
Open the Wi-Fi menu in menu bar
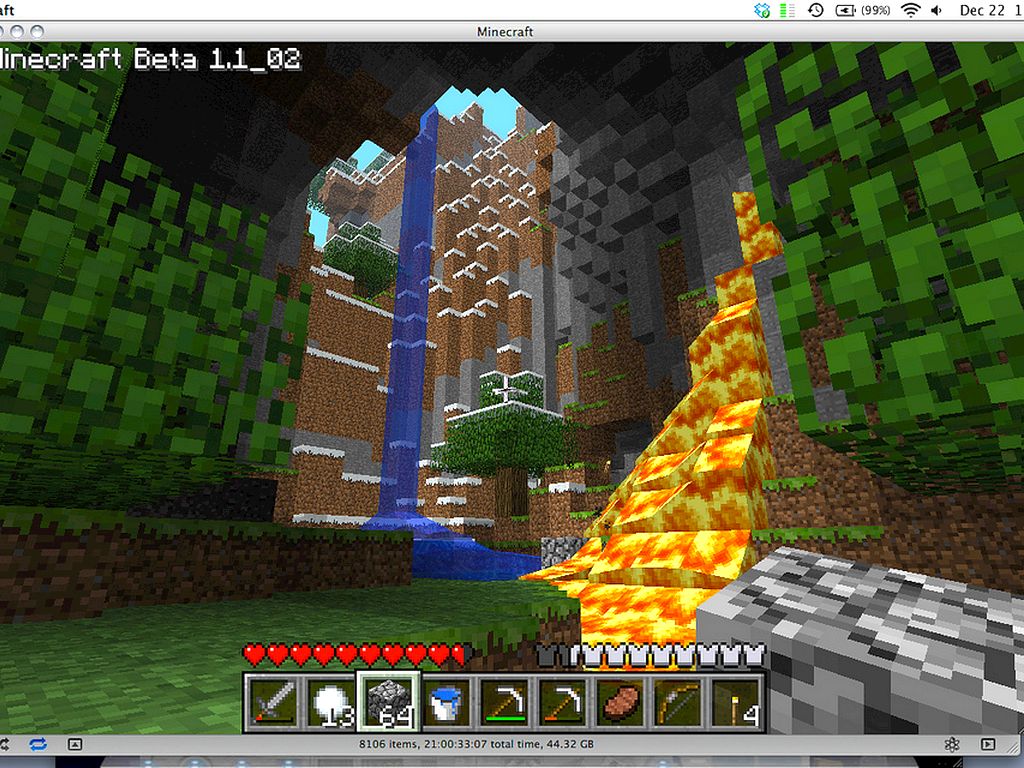pyautogui.click(x=910, y=10)
